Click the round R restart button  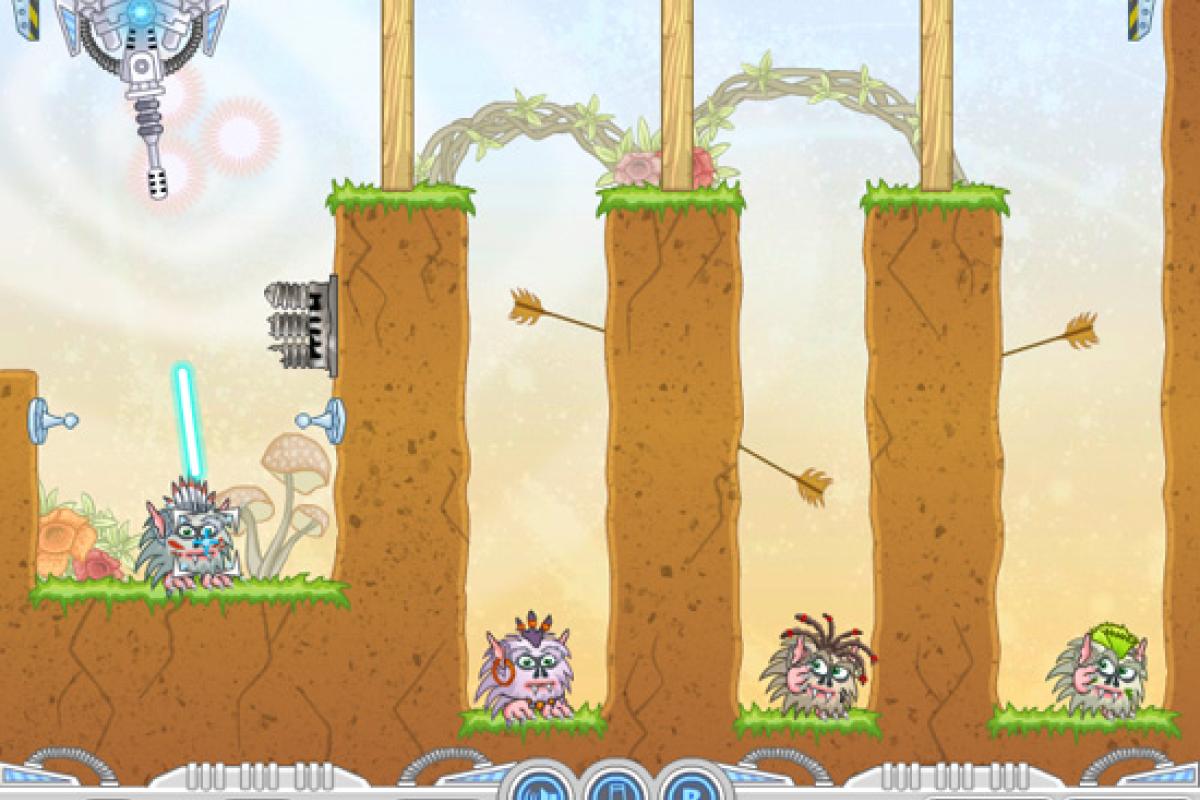688,787
